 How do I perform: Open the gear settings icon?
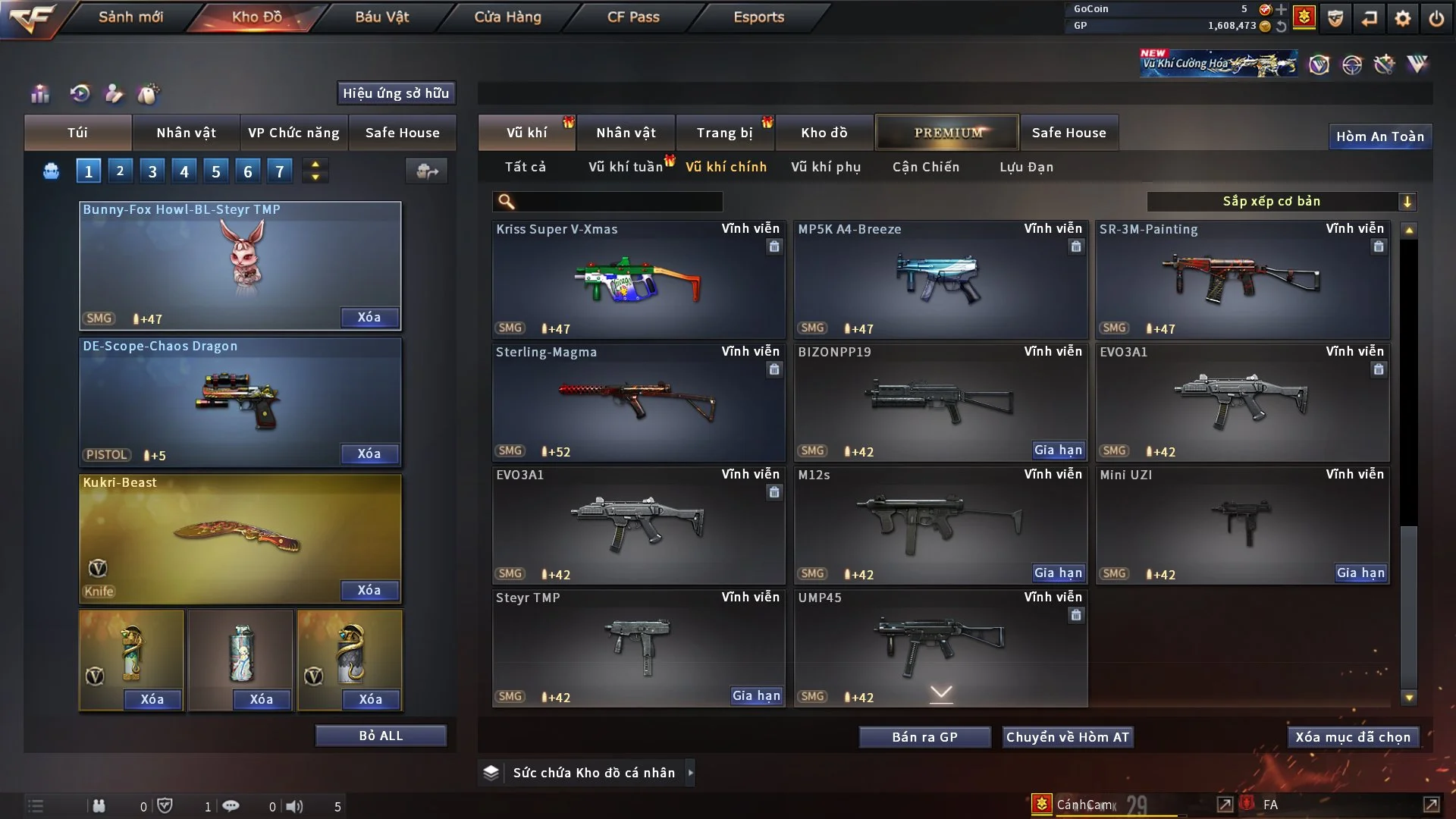pyautogui.click(x=1402, y=18)
